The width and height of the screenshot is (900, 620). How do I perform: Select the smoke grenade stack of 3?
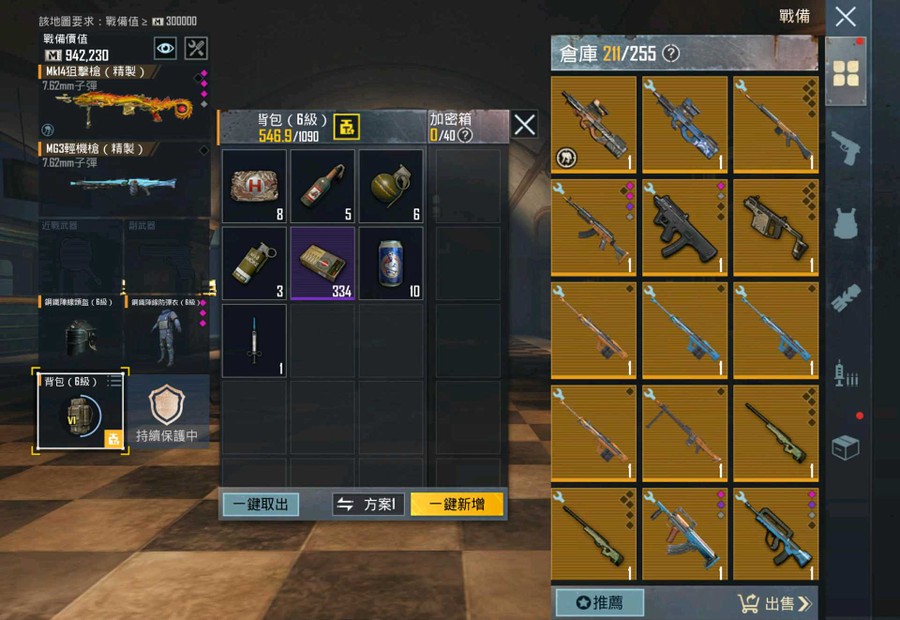tap(254, 263)
